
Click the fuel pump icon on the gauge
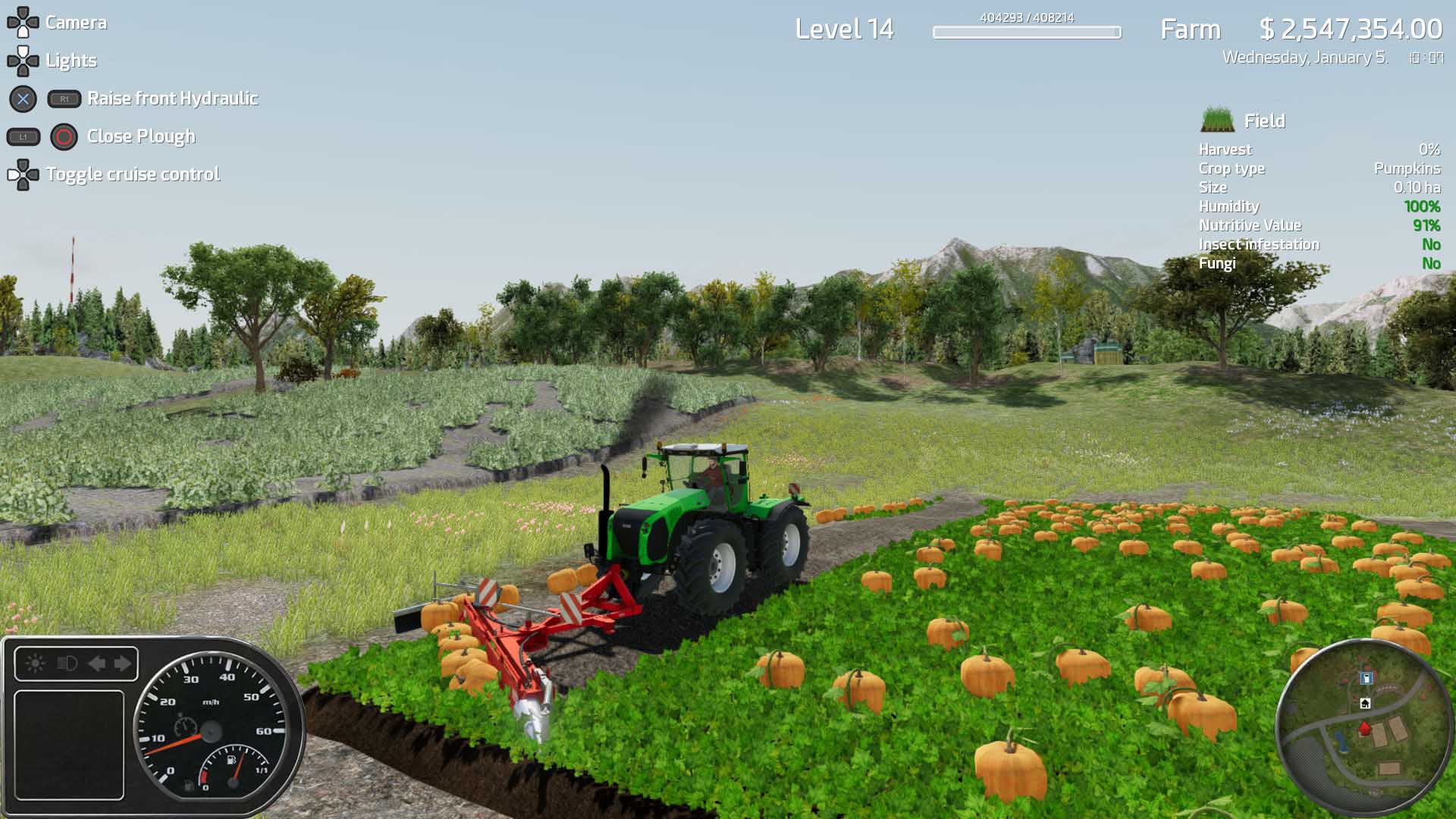tap(231, 760)
